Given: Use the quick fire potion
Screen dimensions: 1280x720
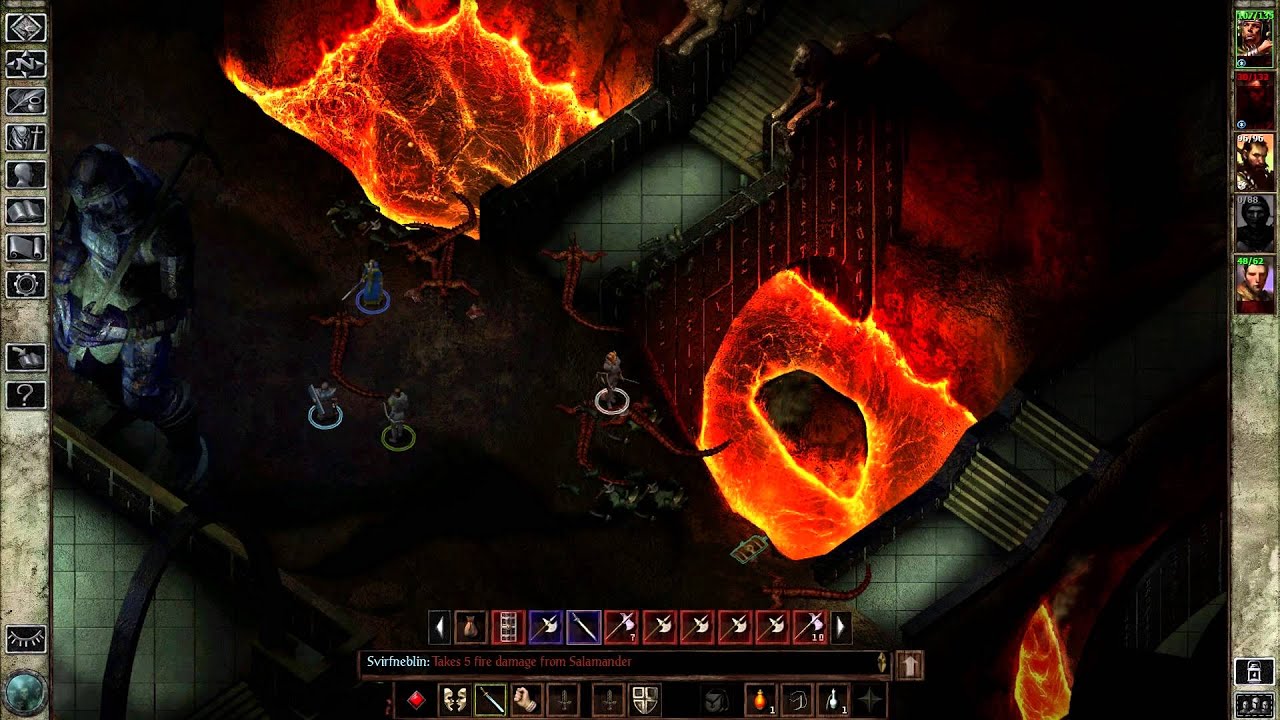Looking at the screenshot, I should pyautogui.click(x=762, y=699).
